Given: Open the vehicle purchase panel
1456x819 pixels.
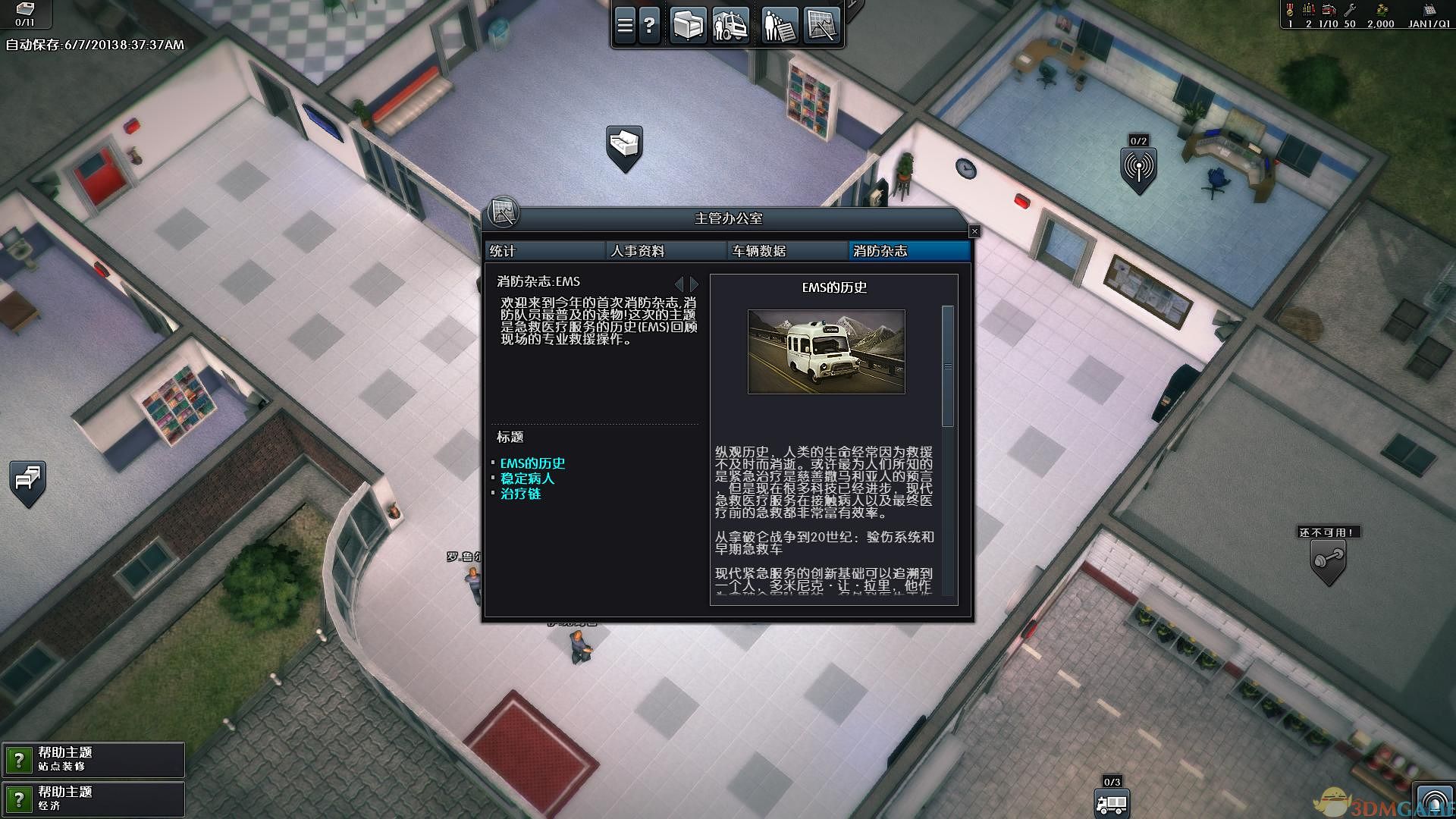Looking at the screenshot, I should (x=730, y=24).
